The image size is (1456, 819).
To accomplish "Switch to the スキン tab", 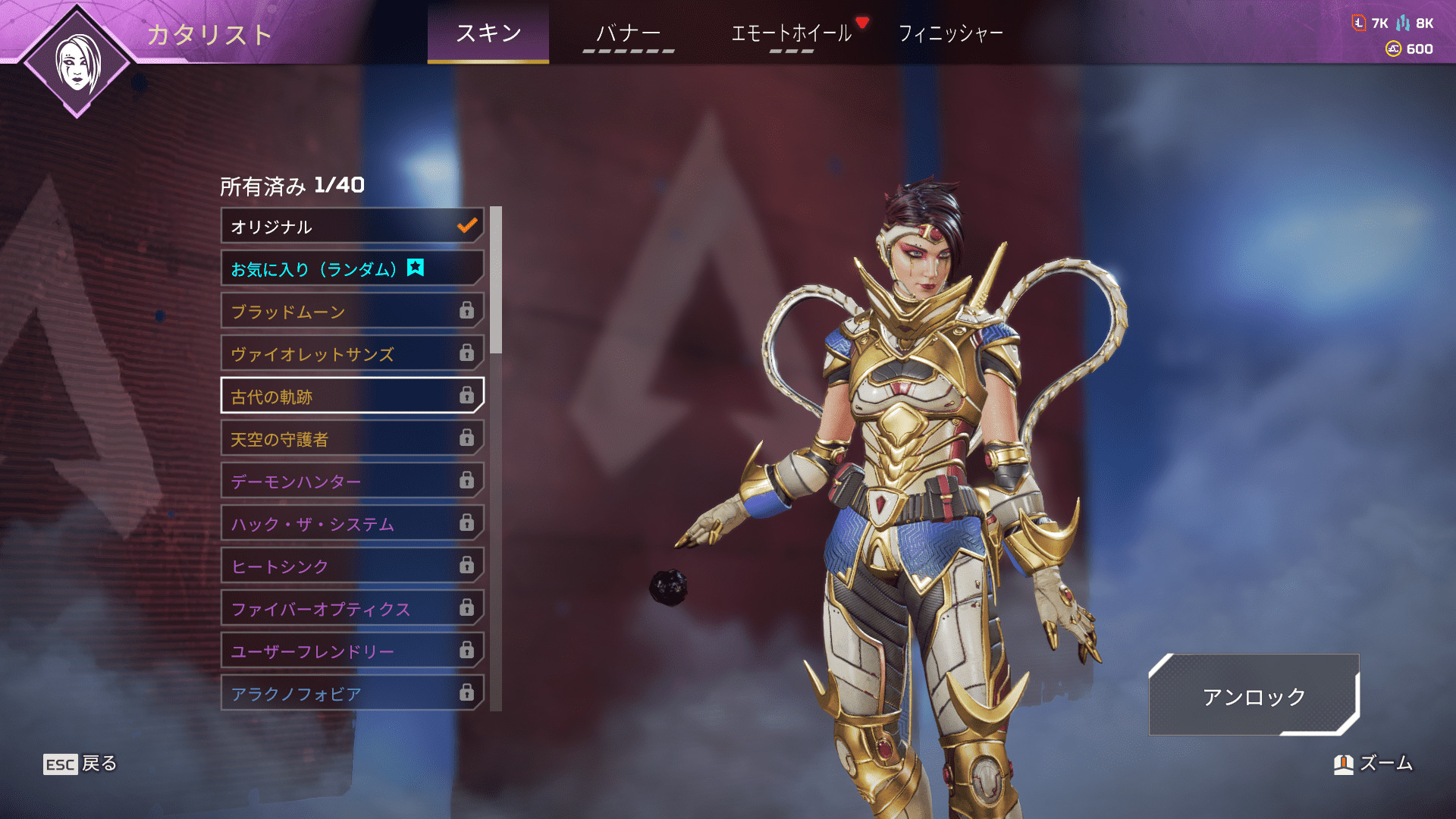I will (x=488, y=33).
